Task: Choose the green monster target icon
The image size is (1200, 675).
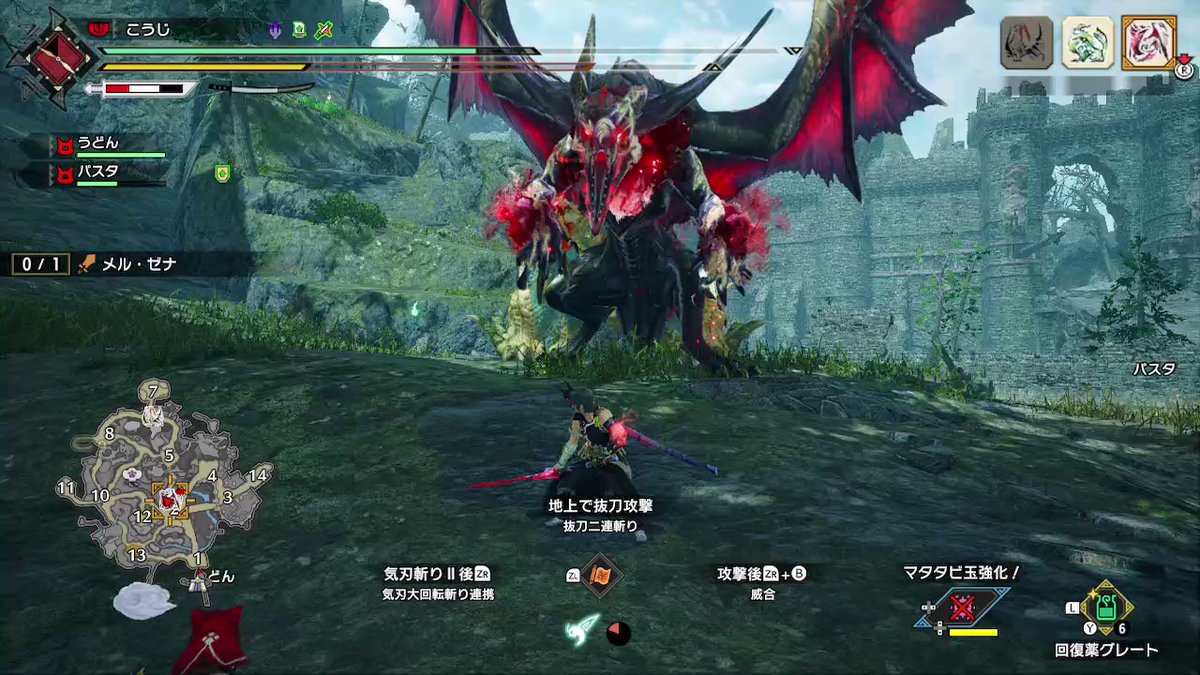Action: pos(1086,43)
